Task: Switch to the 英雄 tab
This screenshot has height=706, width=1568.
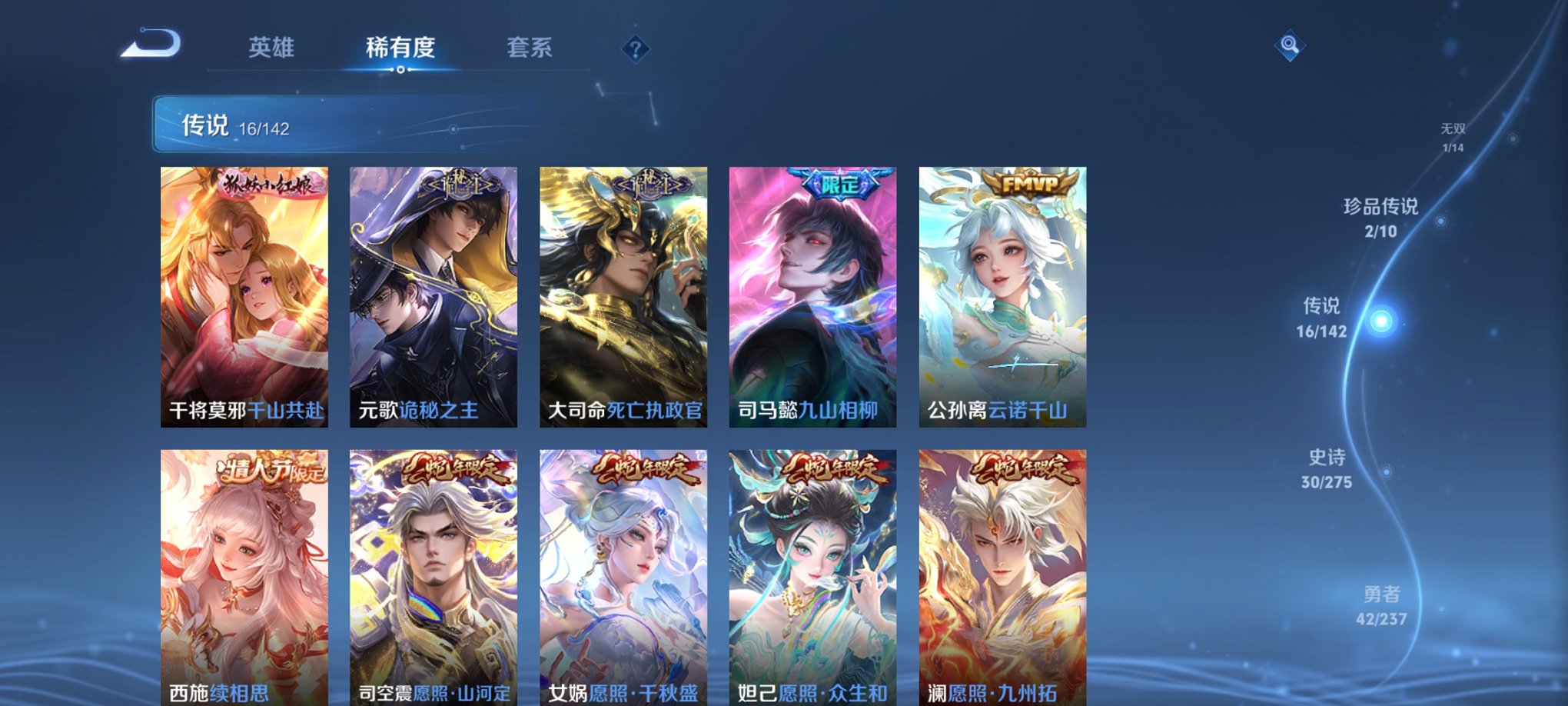Action: pos(273,46)
